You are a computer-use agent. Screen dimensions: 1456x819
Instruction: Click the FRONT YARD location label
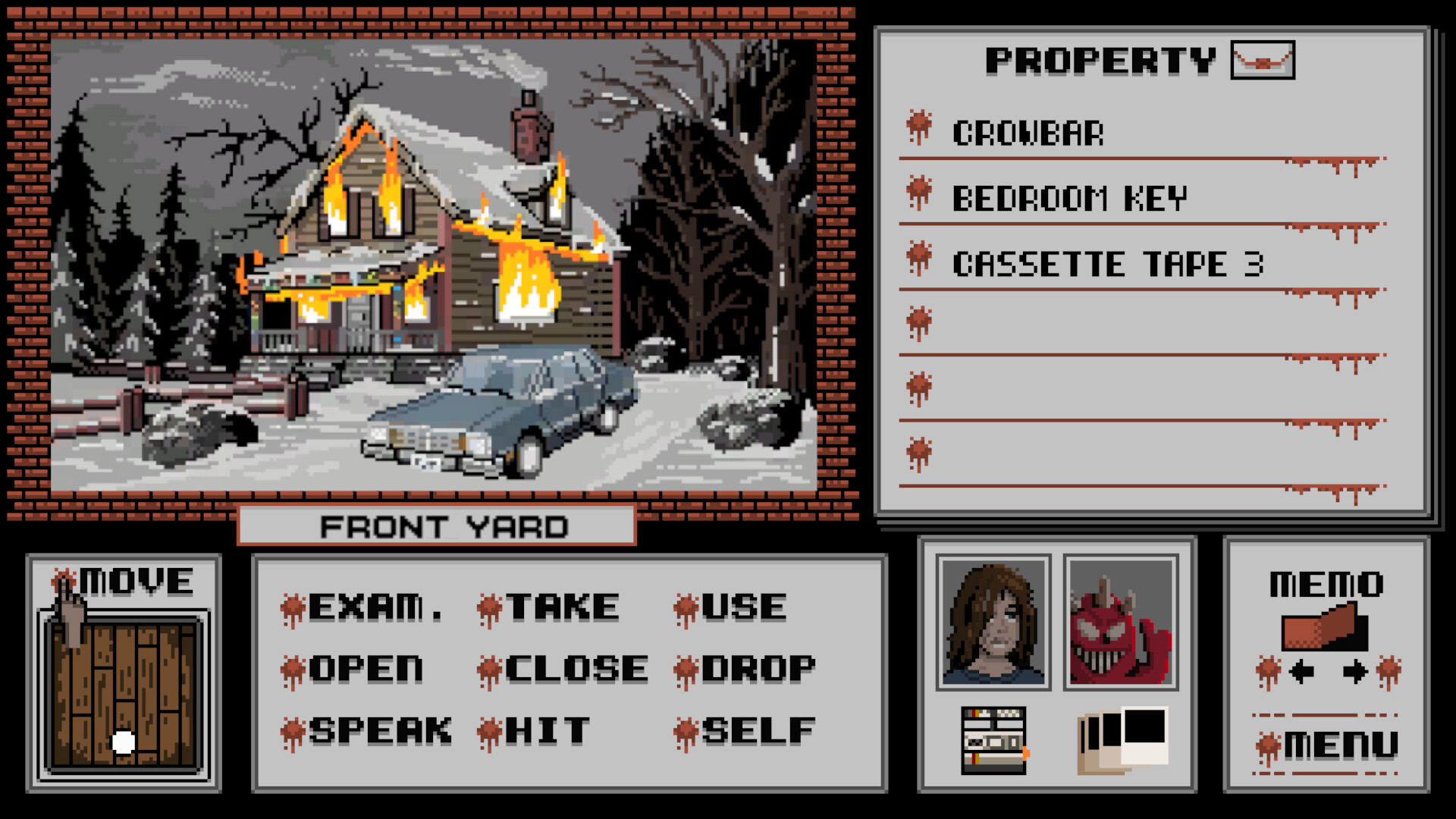point(444,525)
